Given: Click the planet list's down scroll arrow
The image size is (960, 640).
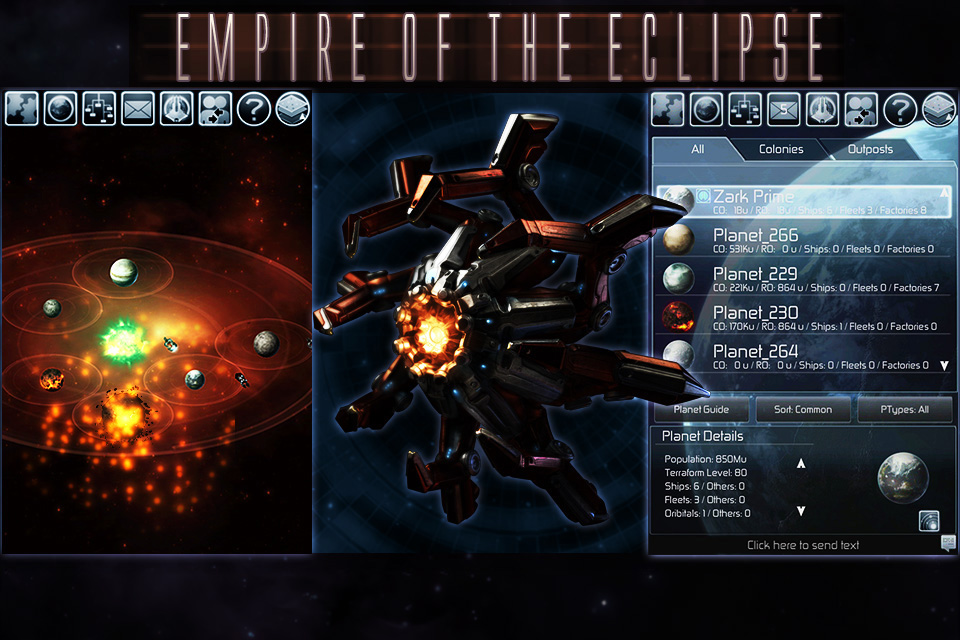Looking at the screenshot, I should [943, 366].
